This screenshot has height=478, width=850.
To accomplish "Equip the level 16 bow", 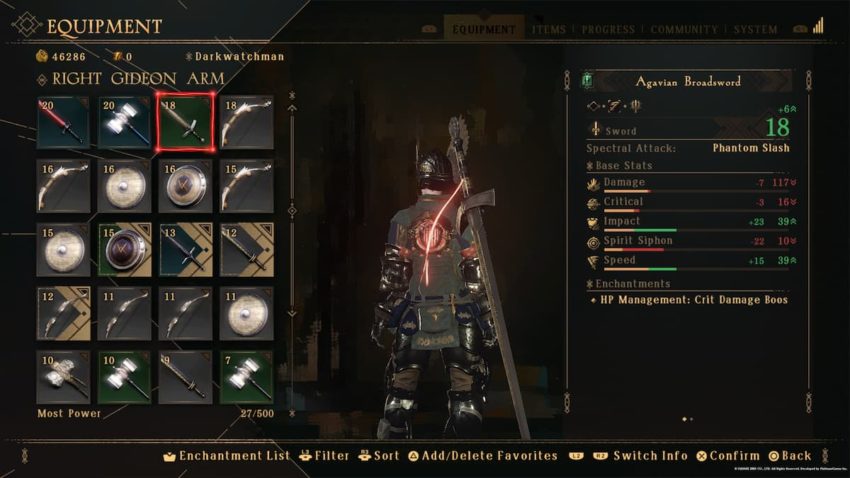I will point(63,186).
